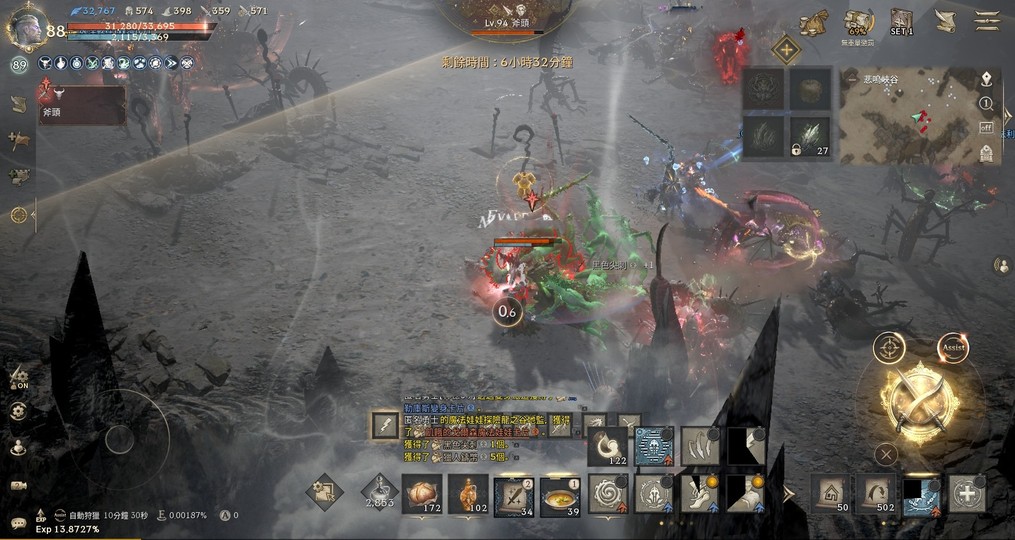Use the return home scroll slot
1015x540 pixels.
pos(830,494)
